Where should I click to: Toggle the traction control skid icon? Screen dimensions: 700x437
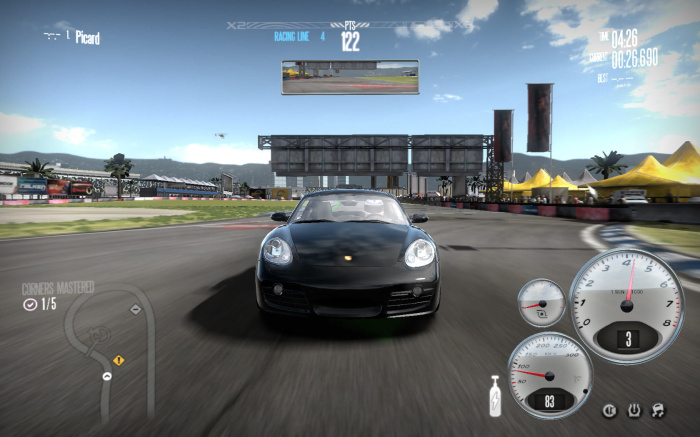tap(657, 410)
